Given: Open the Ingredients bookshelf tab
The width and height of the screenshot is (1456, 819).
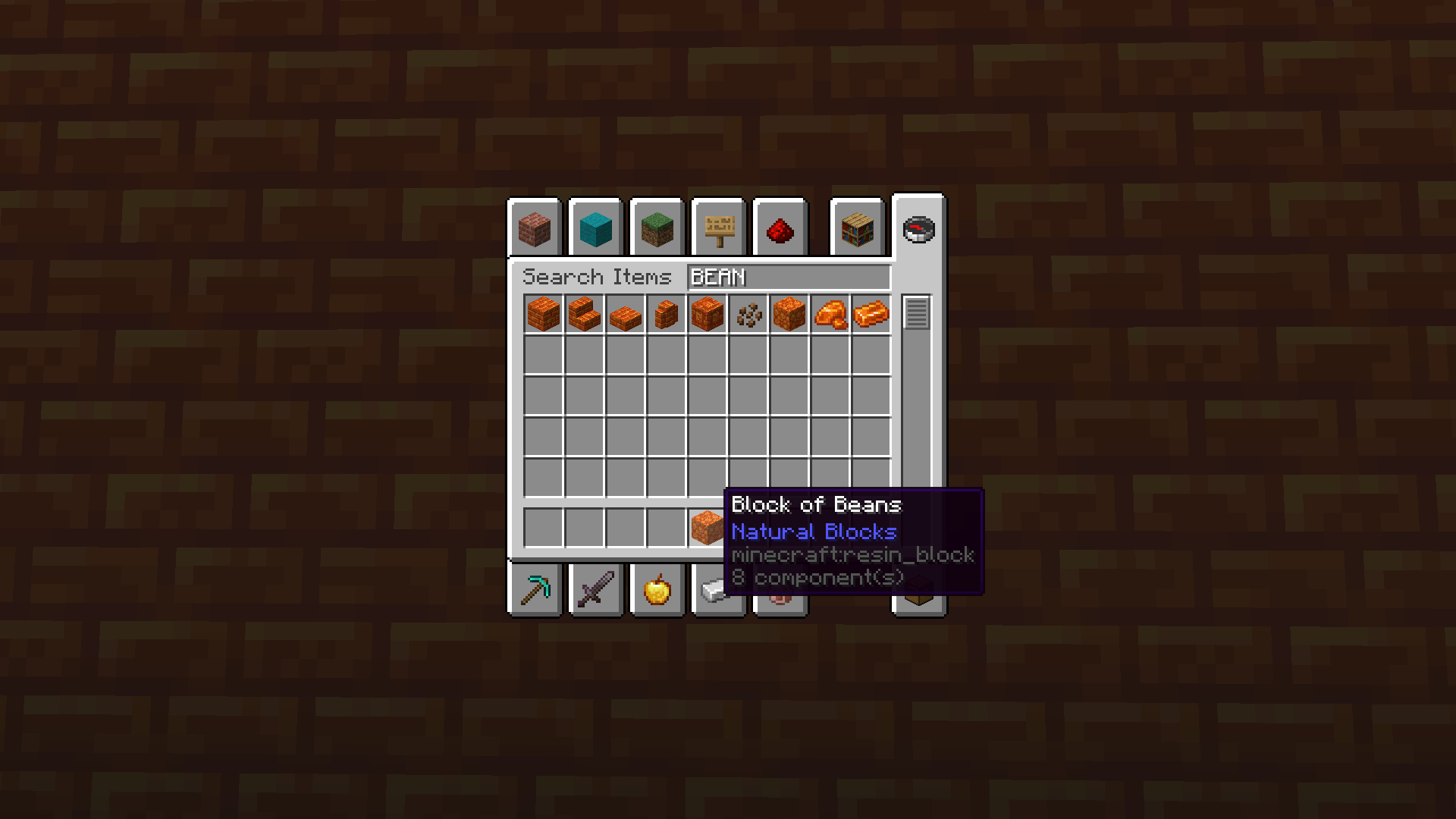Looking at the screenshot, I should [857, 227].
